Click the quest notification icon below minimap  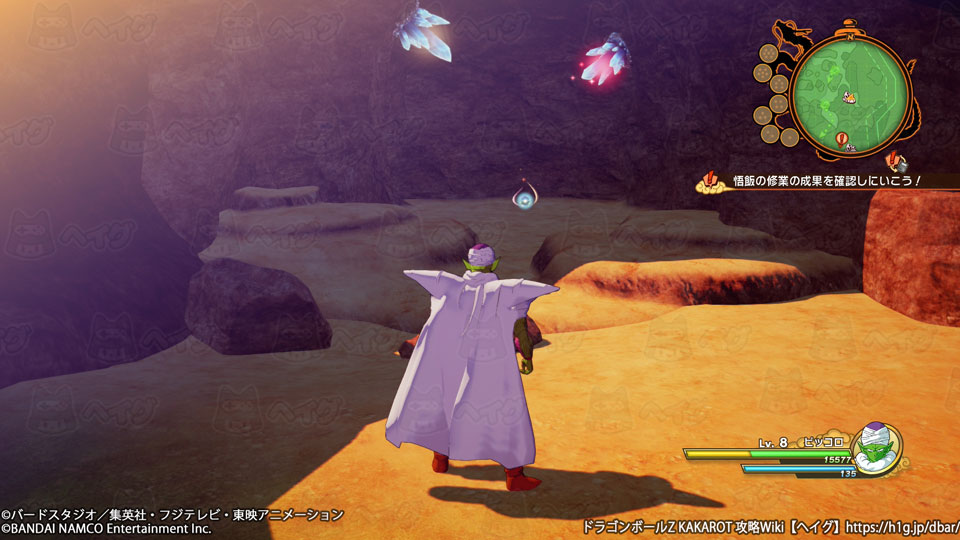(897, 160)
